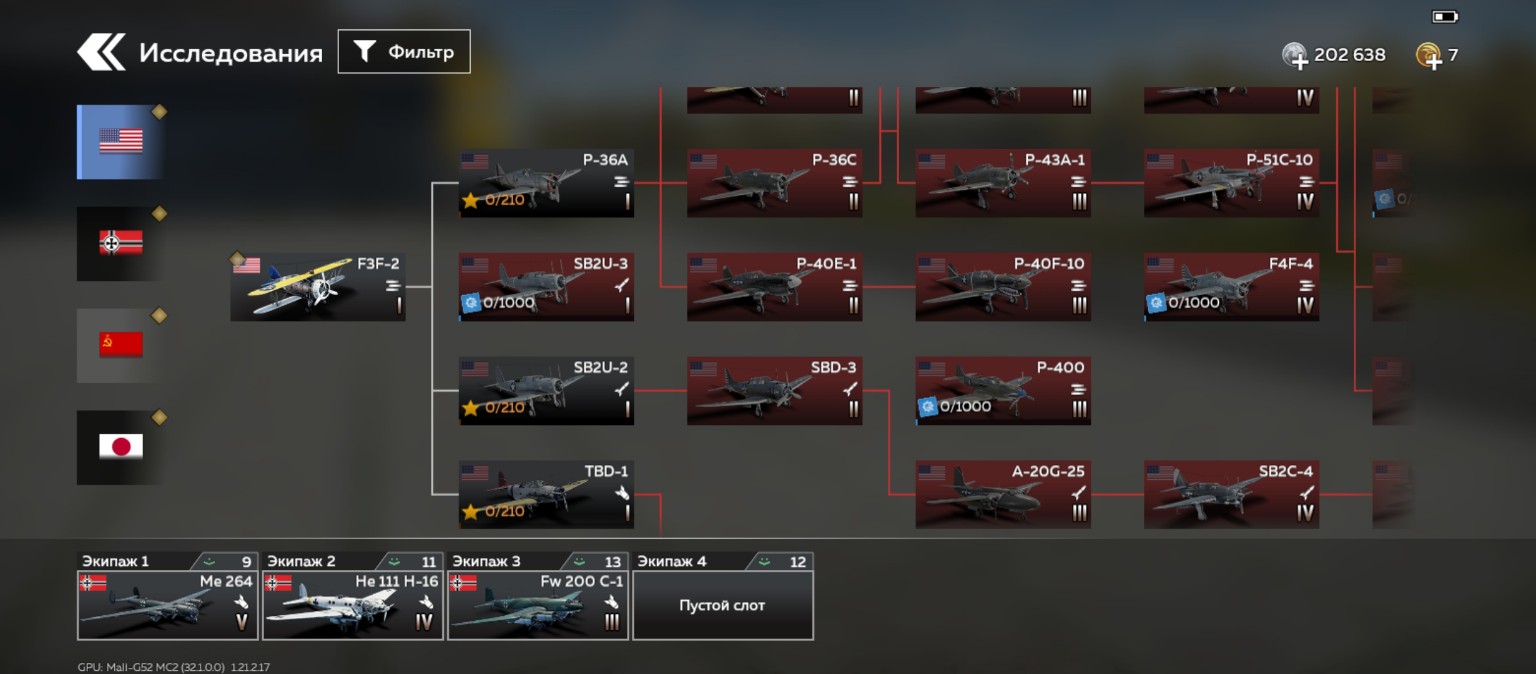Screen dimensions: 1536x674
Task: Go back using the double-arrow button
Action: [x=101, y=53]
